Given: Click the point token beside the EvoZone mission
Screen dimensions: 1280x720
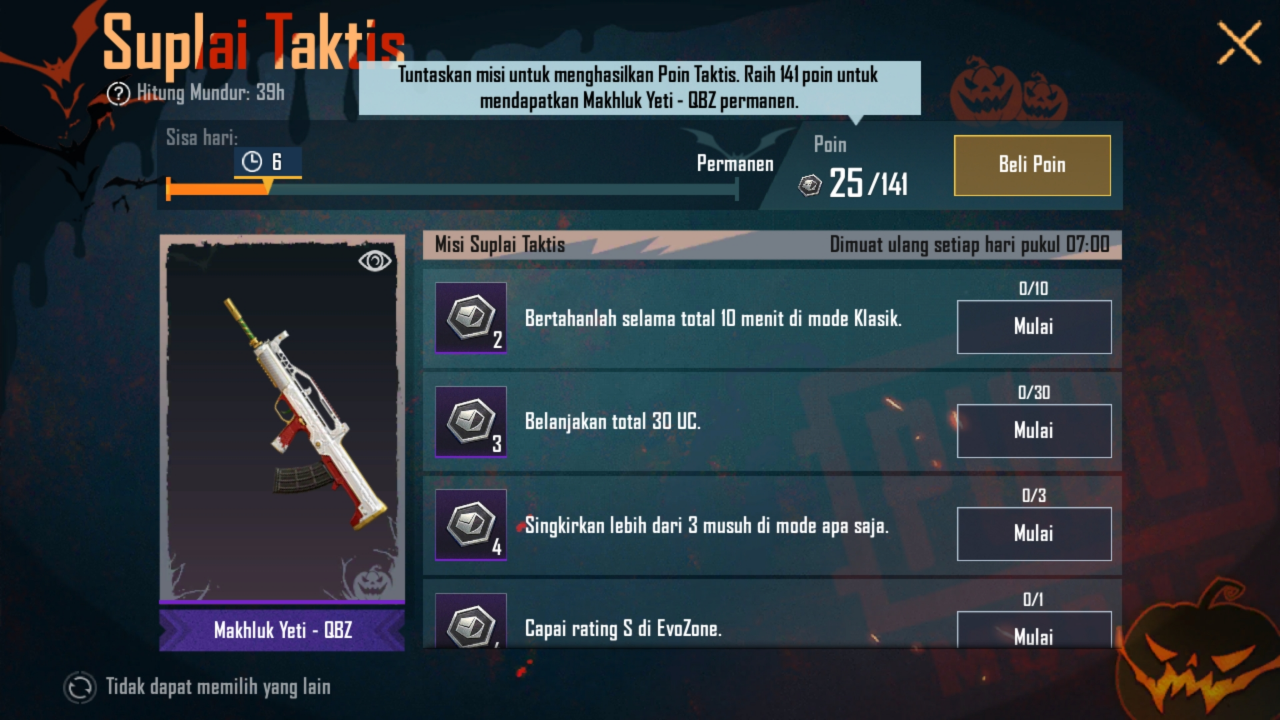Looking at the screenshot, I should click(x=470, y=627).
